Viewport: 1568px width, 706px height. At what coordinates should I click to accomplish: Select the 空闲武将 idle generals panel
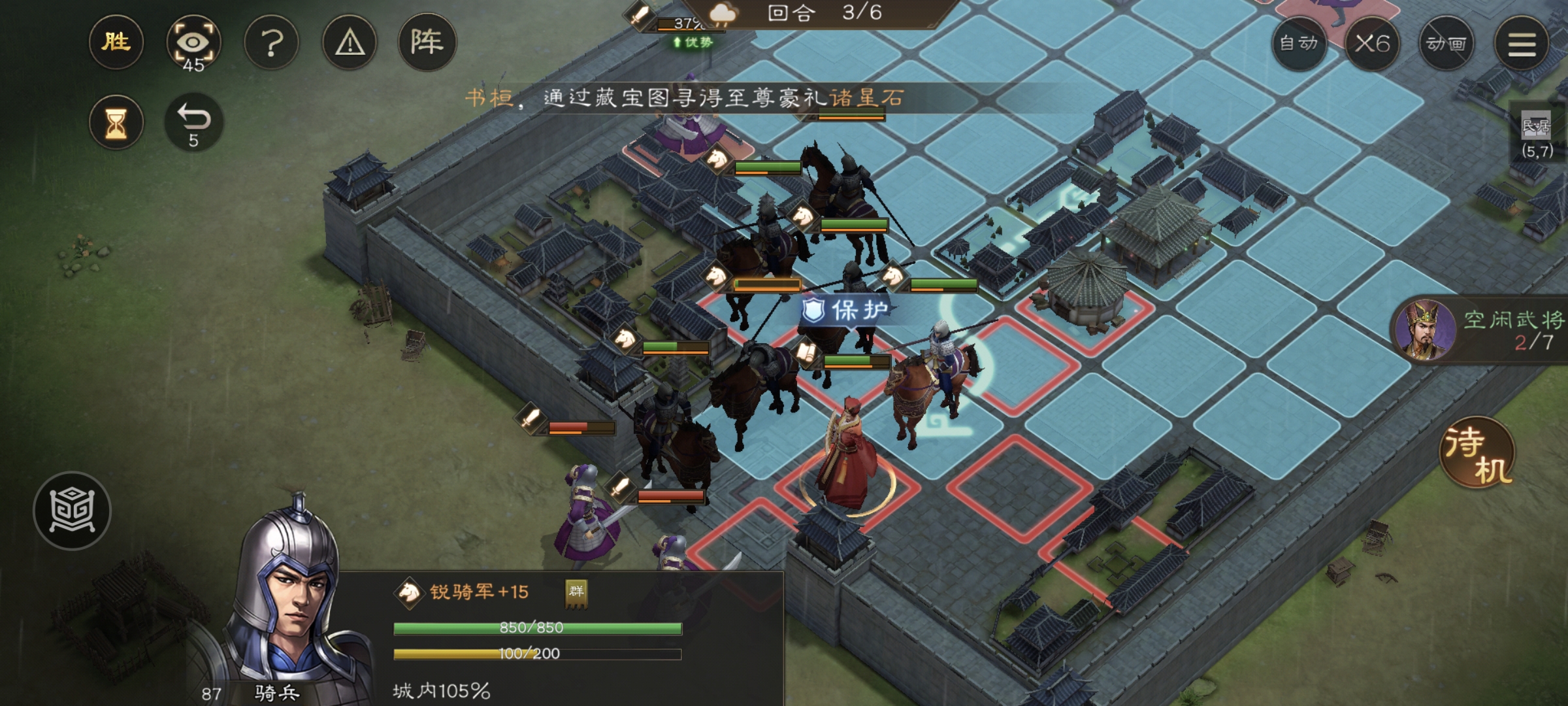1480,330
